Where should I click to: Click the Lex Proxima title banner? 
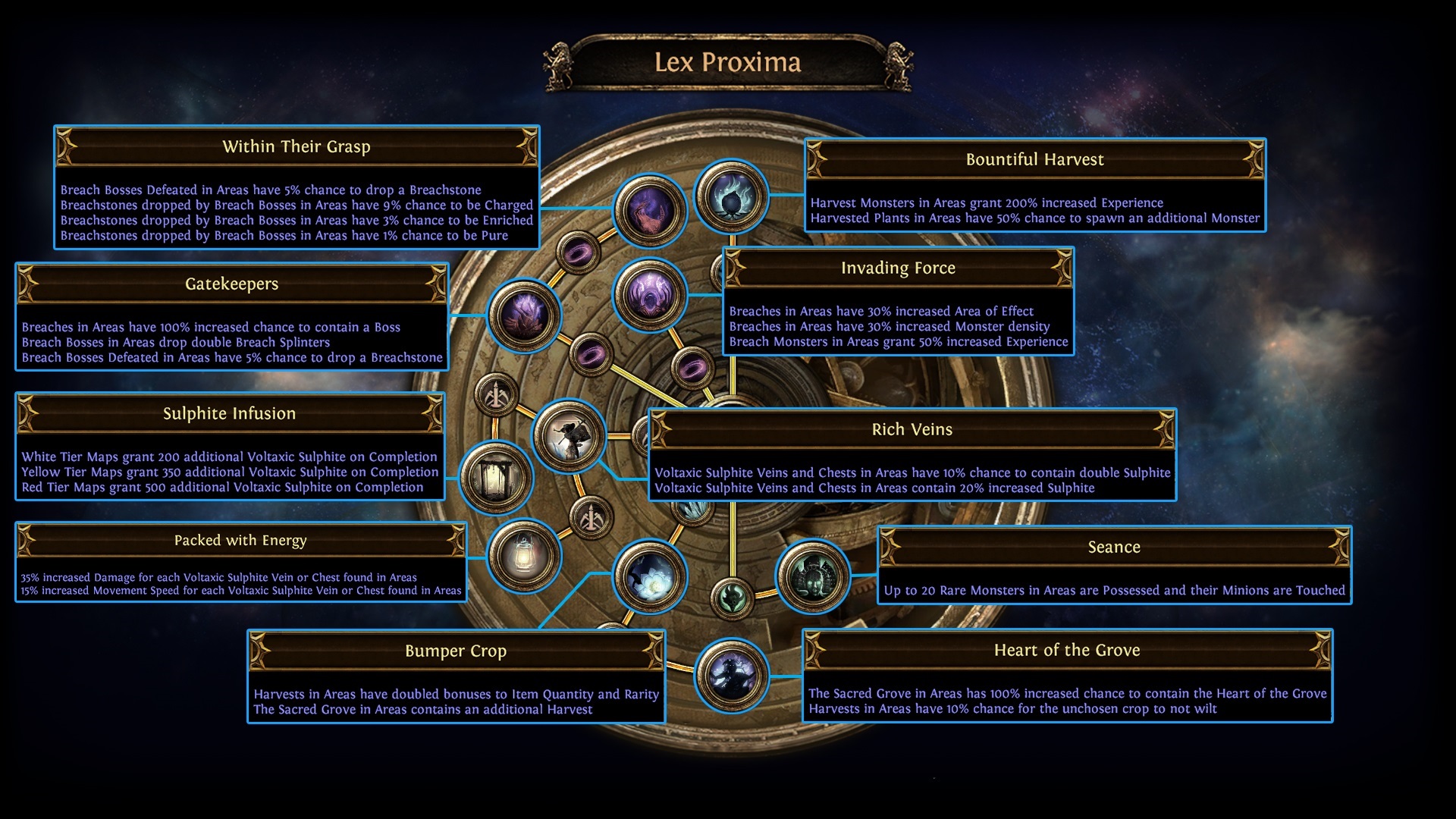728,64
